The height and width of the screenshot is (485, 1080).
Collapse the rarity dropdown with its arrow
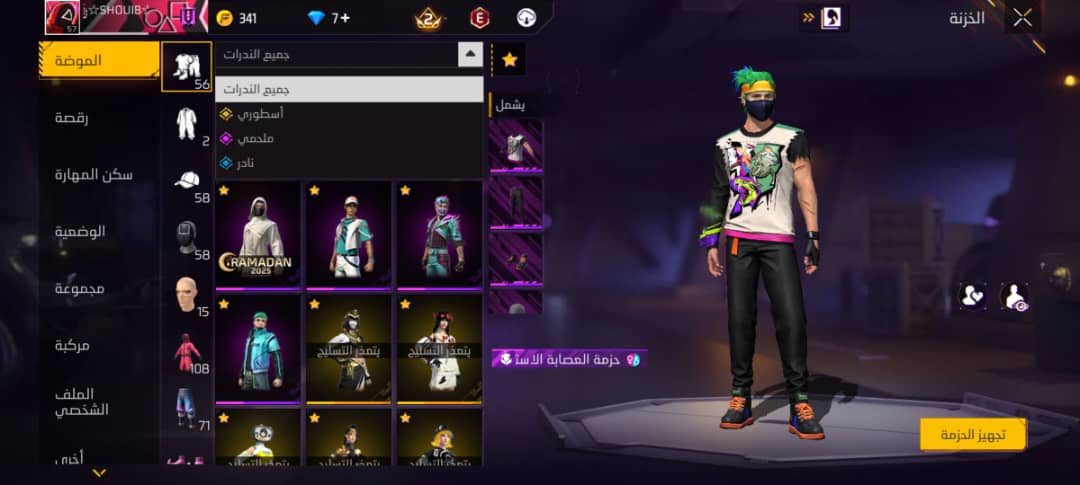click(x=470, y=55)
